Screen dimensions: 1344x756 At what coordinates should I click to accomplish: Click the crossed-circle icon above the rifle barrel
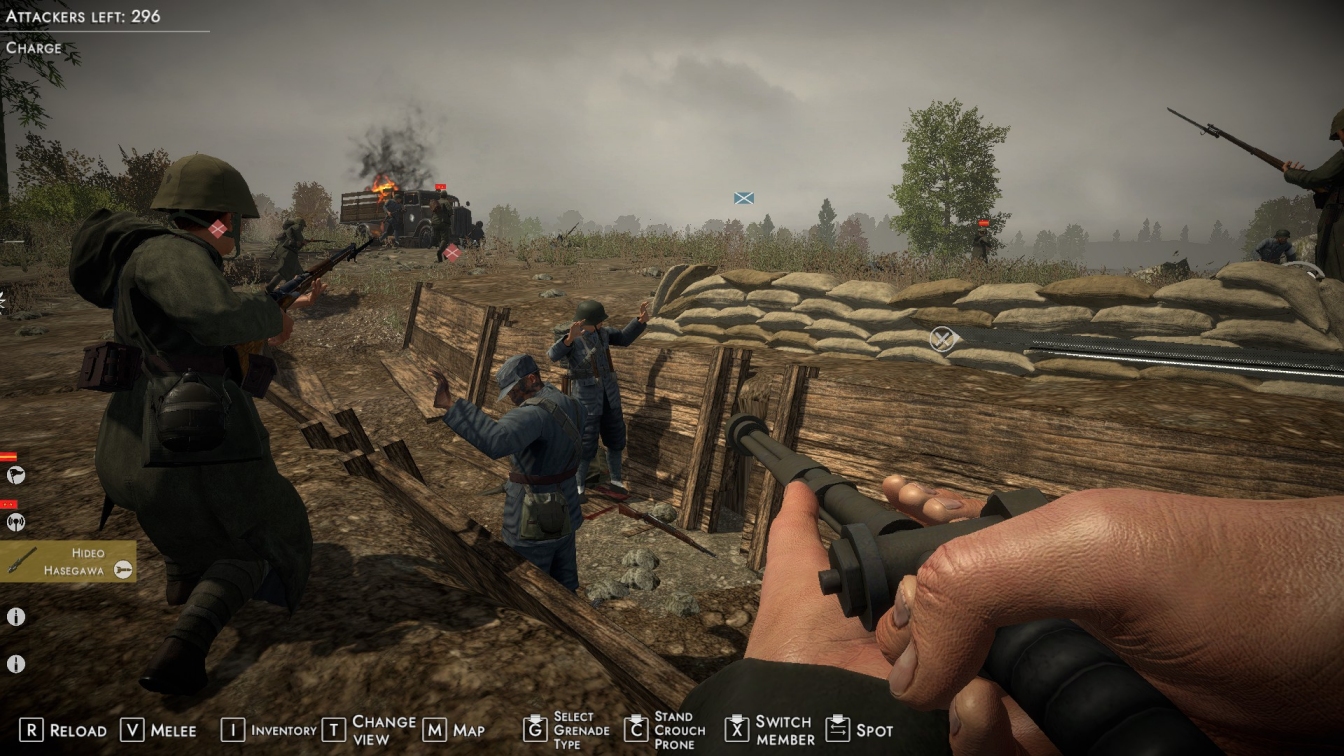click(941, 339)
